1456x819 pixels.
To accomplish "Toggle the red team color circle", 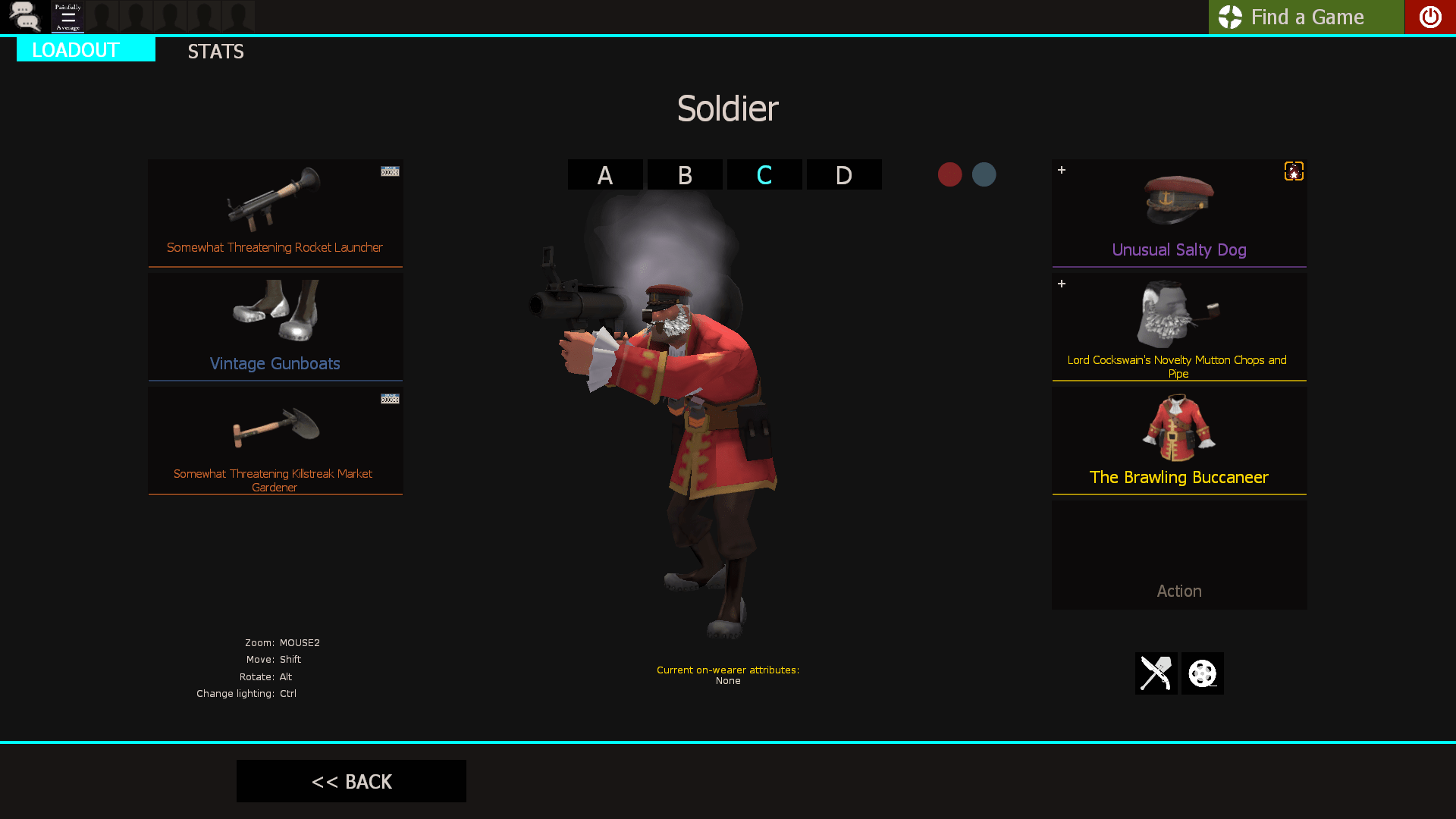I will click(950, 174).
